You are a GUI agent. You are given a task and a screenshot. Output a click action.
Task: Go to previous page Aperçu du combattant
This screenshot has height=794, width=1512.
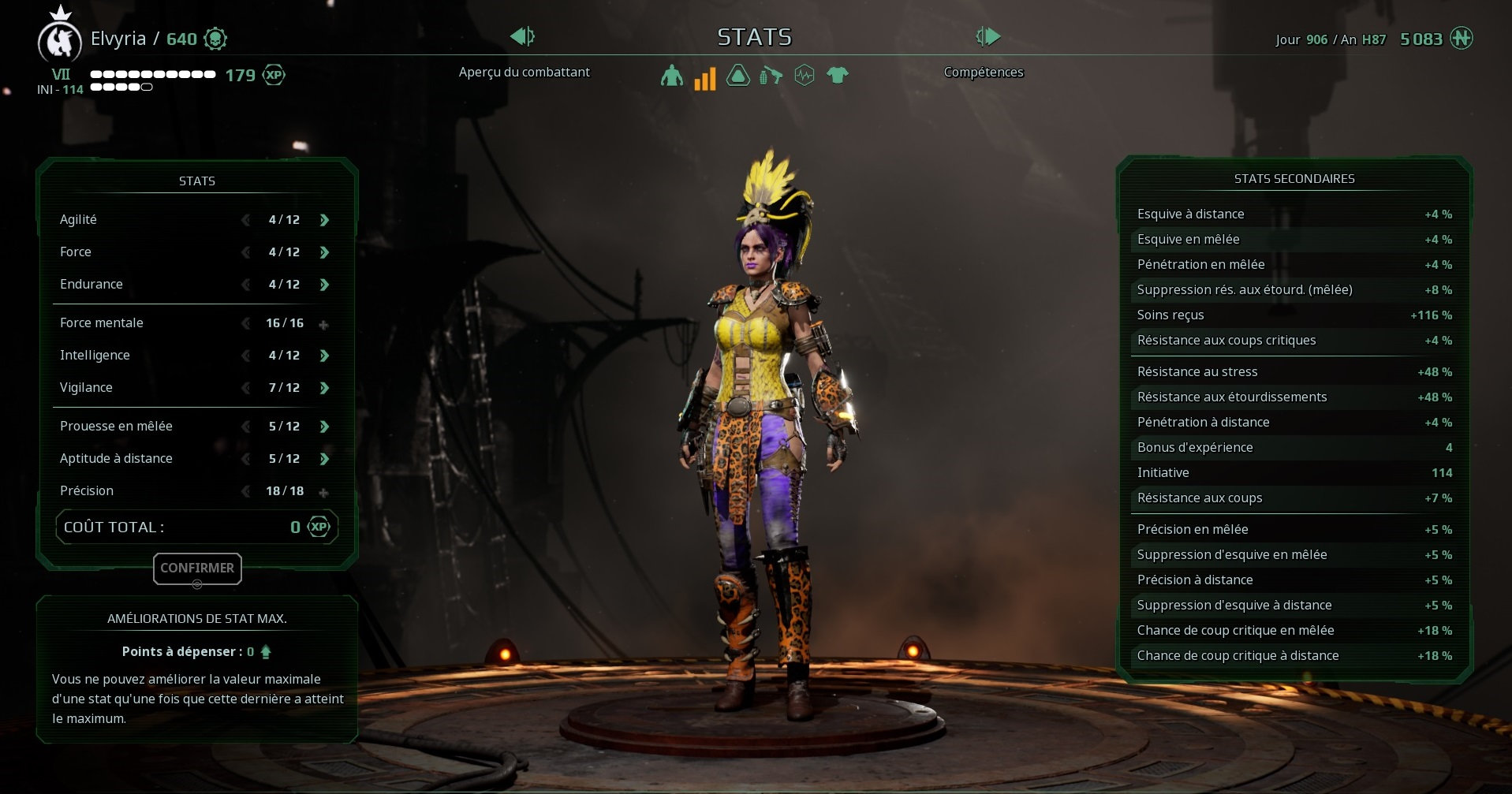(x=521, y=36)
